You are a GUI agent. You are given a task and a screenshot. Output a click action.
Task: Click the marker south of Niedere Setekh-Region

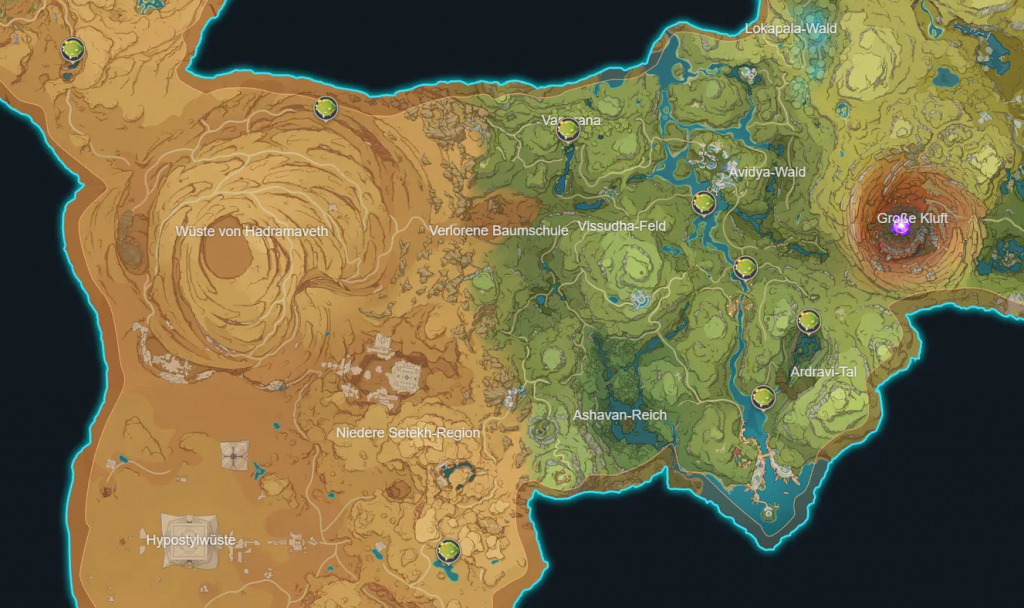[x=448, y=550]
